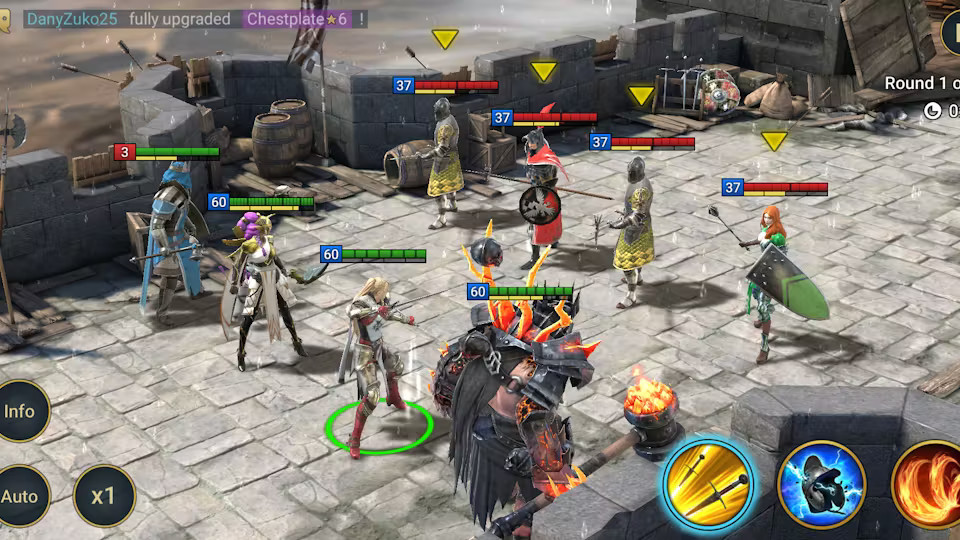This screenshot has height=540, width=960.
Task: Open the Info panel
Action: [20, 411]
